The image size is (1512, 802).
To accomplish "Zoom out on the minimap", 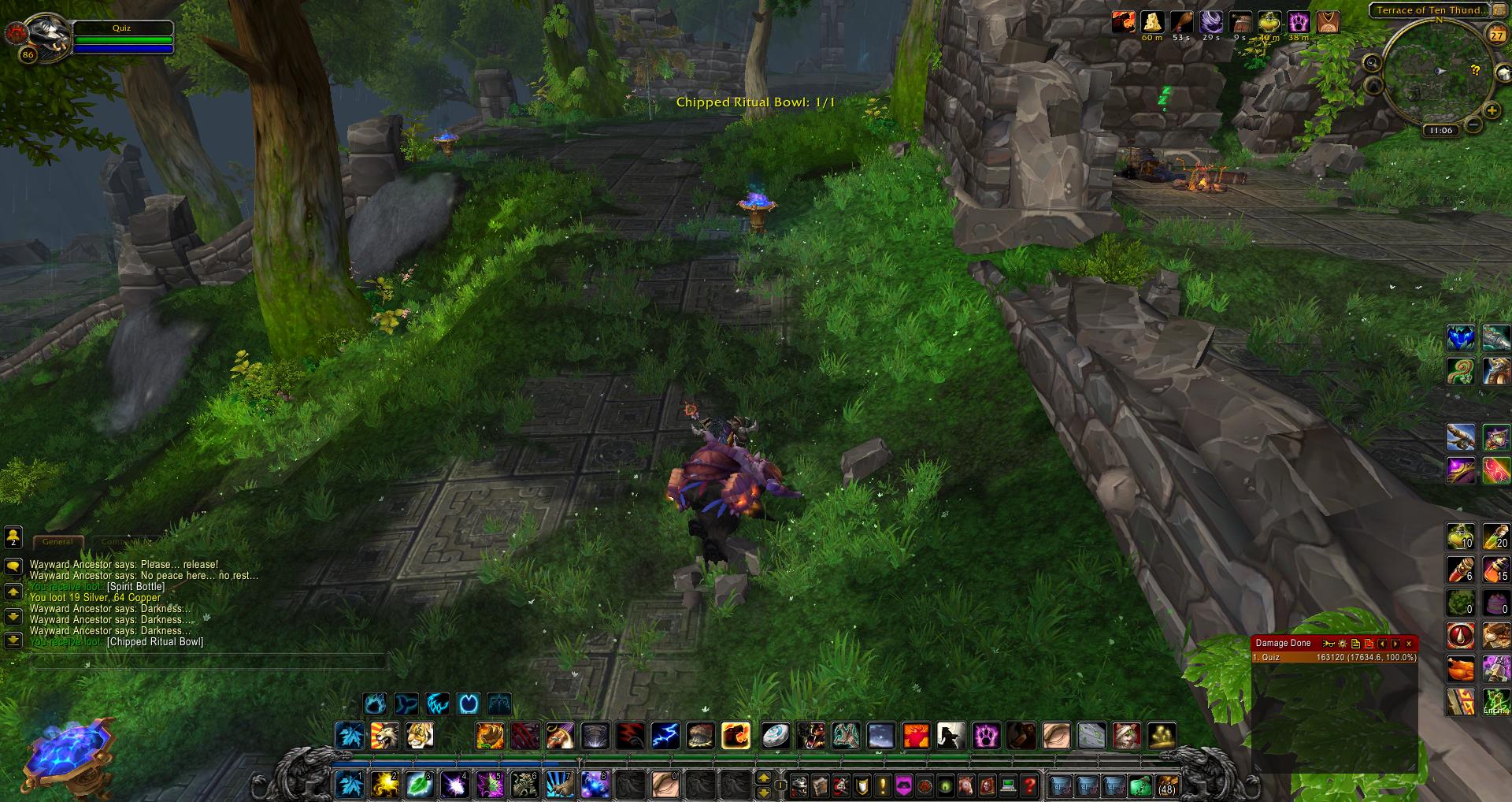I will pyautogui.click(x=1471, y=124).
